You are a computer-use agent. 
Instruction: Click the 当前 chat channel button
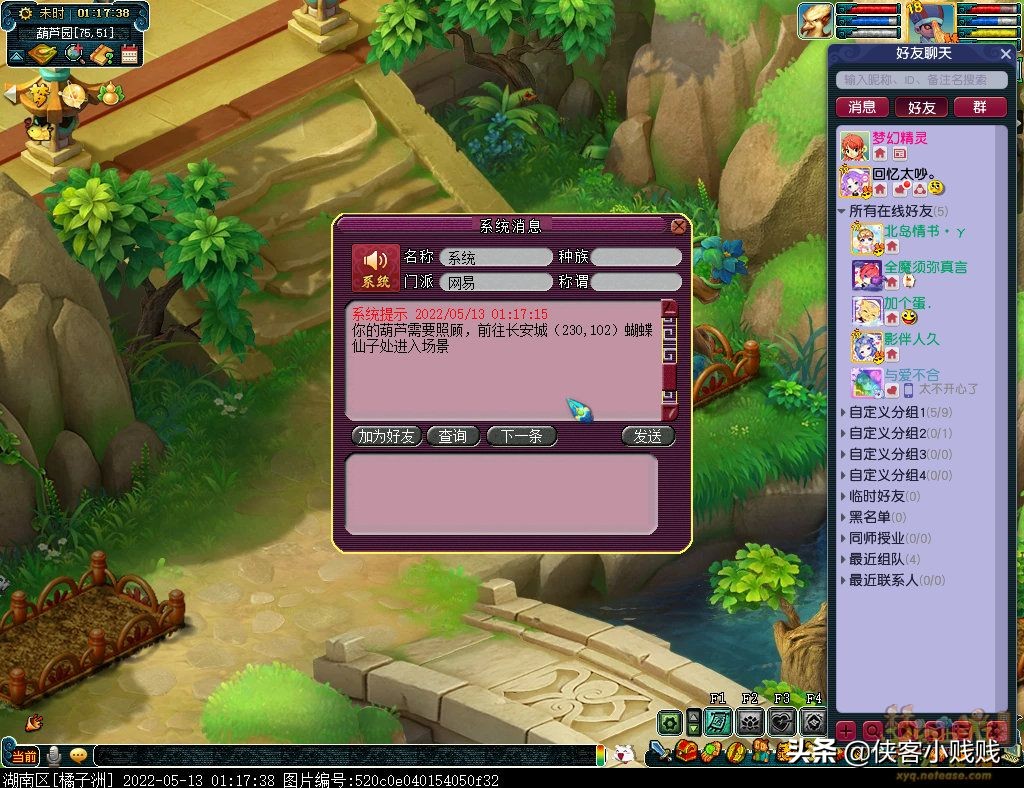pos(24,755)
